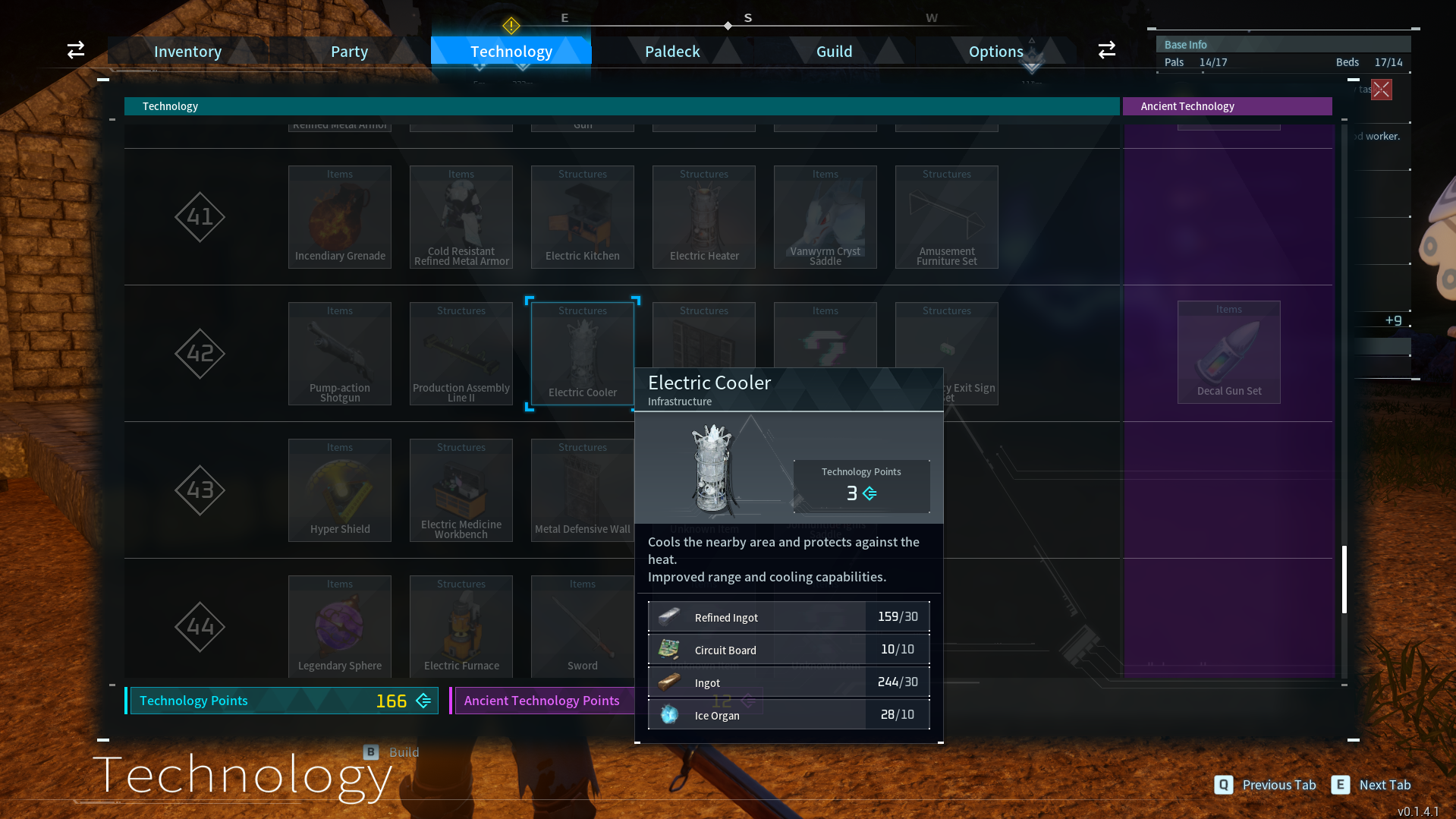Viewport: 1456px width, 819px height.
Task: Select the Metal Defensive Wall
Action: coord(582,490)
